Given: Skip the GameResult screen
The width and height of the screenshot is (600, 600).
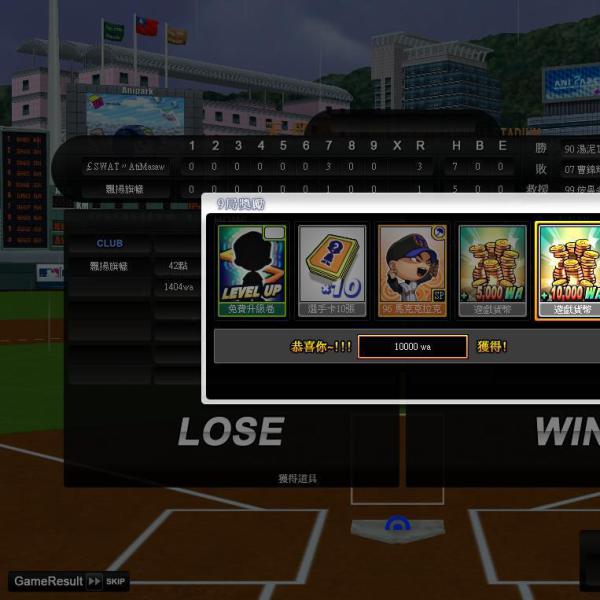Looking at the screenshot, I should click(105, 581).
